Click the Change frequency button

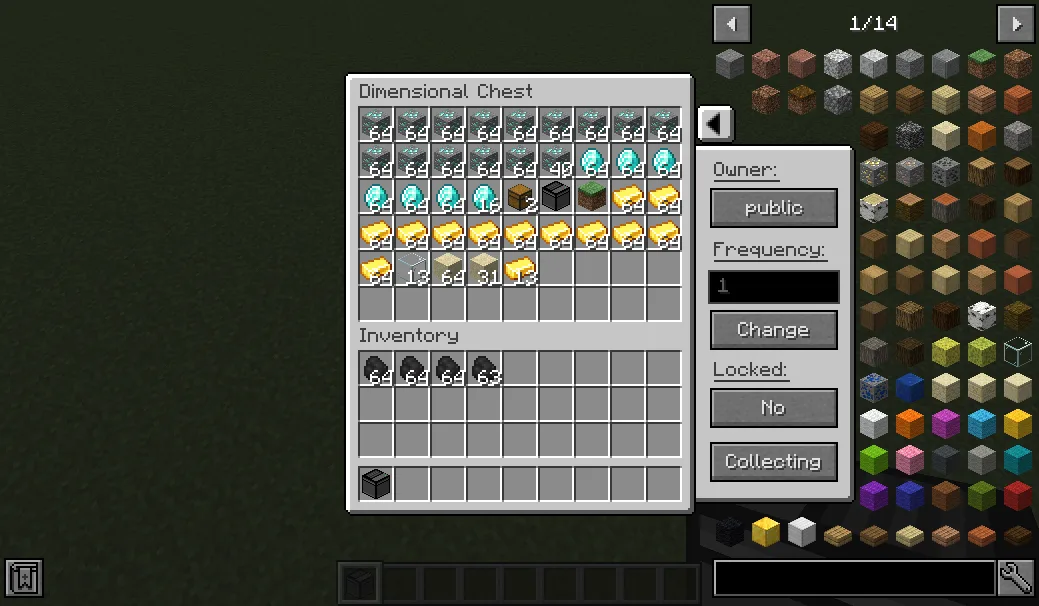click(773, 330)
